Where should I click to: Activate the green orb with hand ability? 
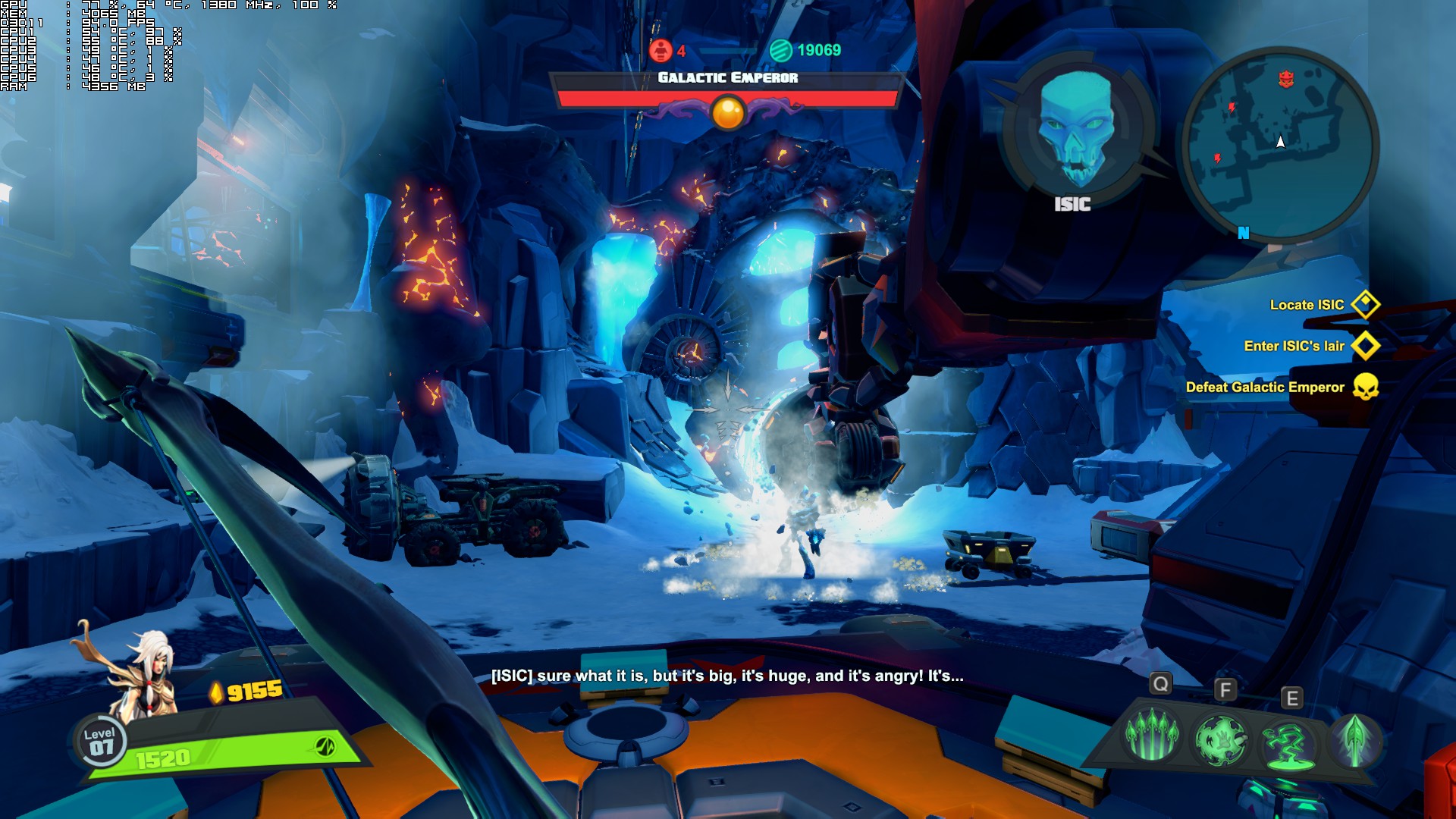1220,739
